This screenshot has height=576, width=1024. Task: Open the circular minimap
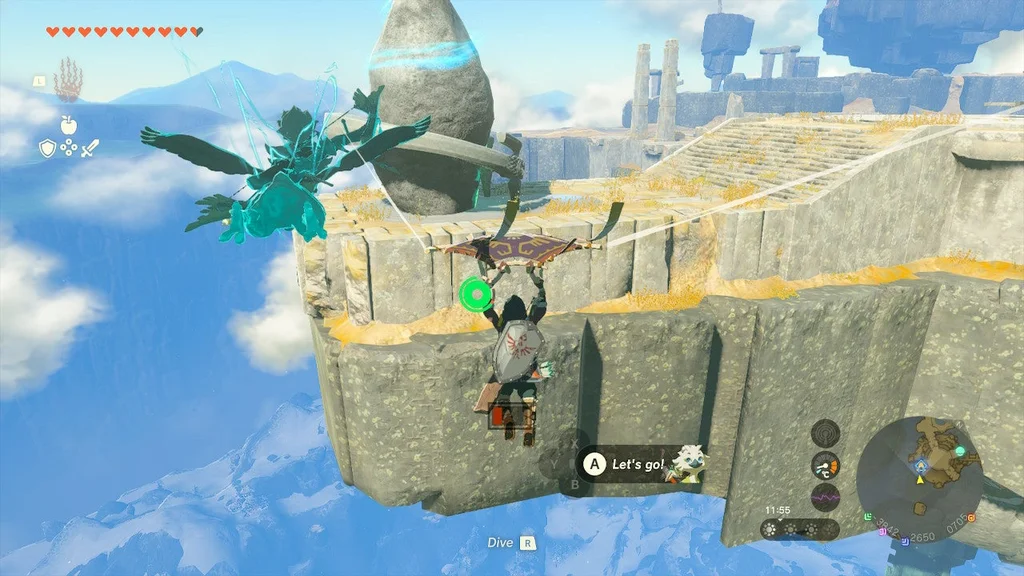[x=919, y=479]
